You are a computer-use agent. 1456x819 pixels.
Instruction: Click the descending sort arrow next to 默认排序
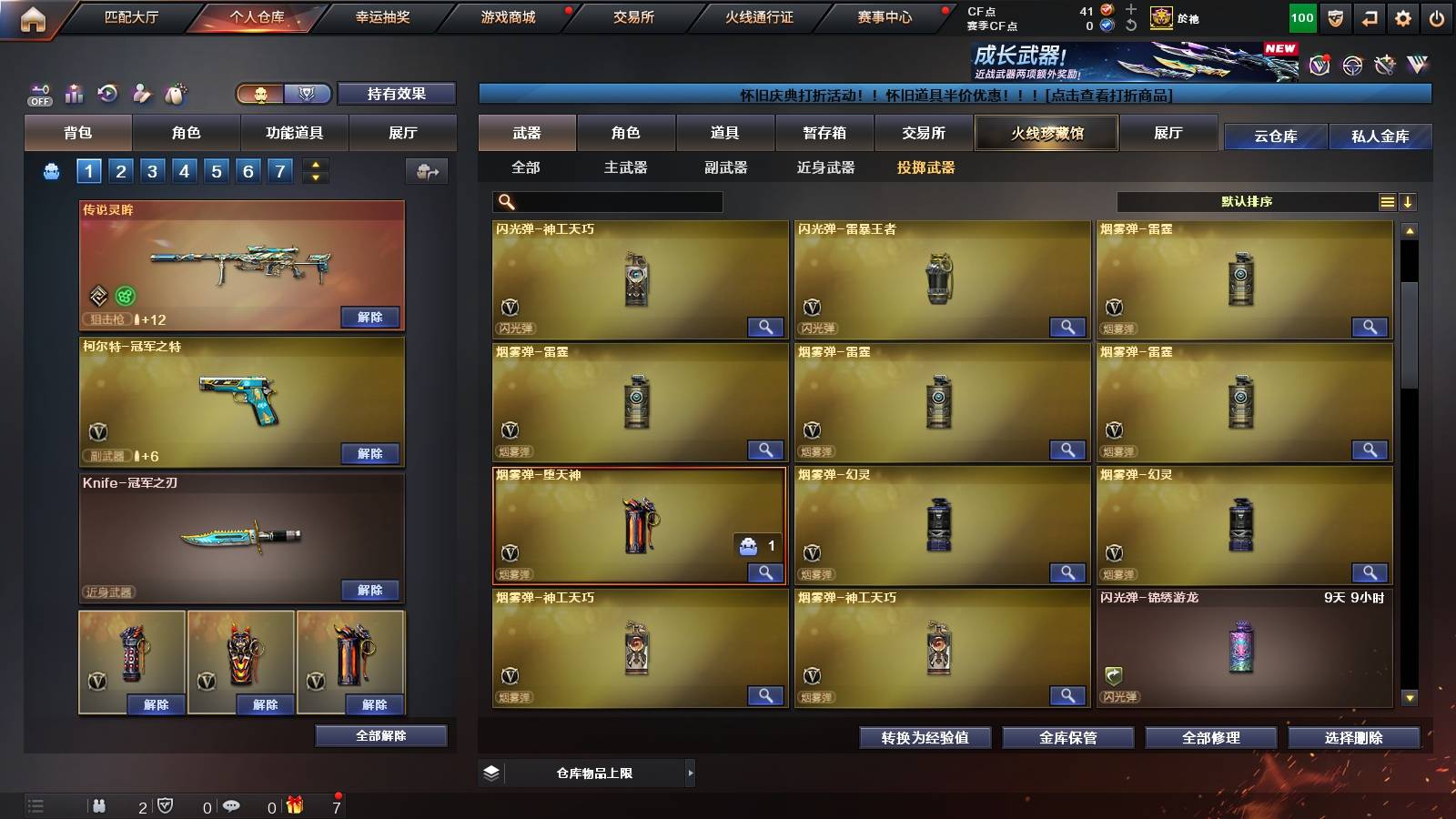pyautogui.click(x=1409, y=201)
